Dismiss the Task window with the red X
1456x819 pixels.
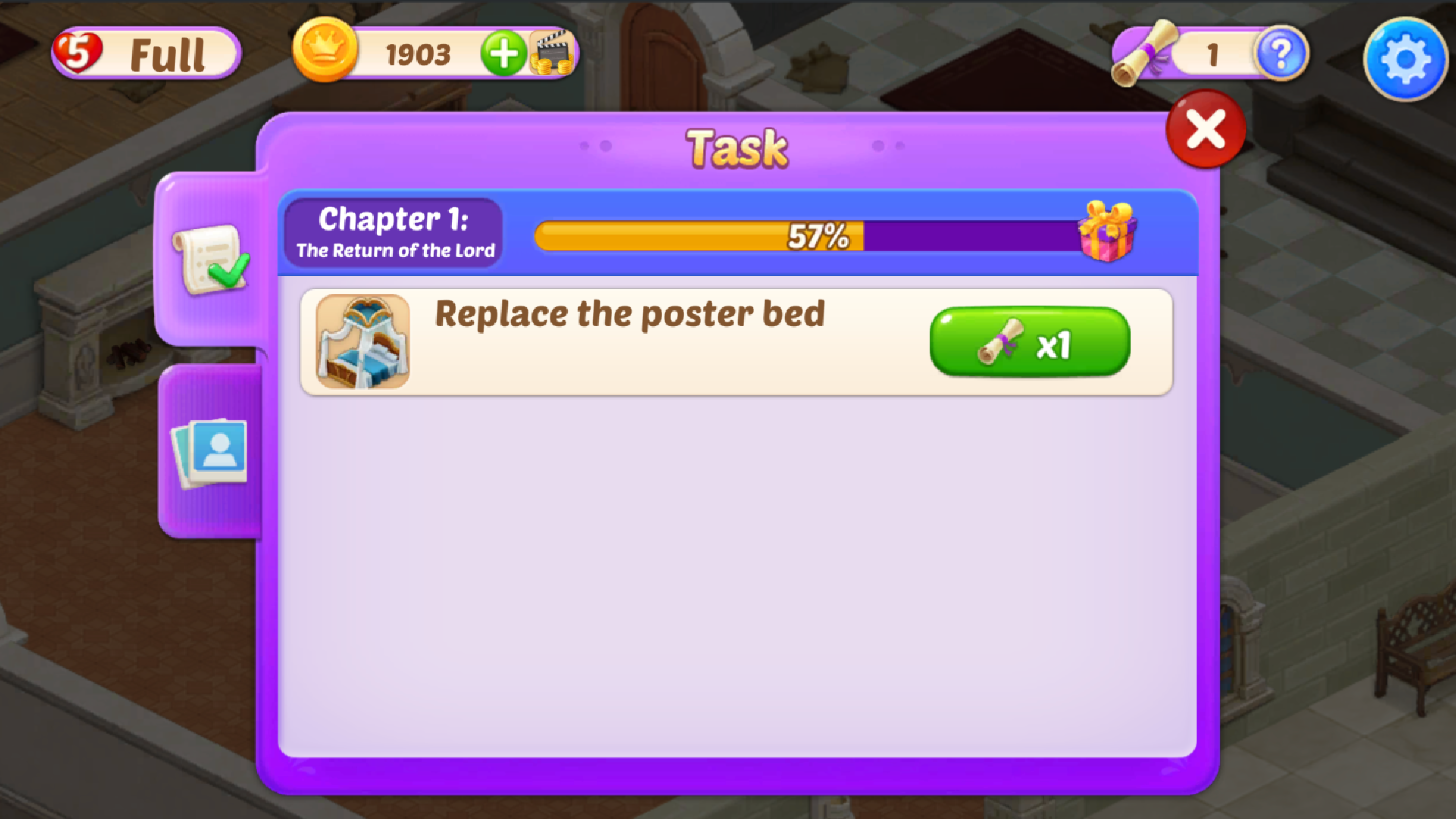point(1204,129)
